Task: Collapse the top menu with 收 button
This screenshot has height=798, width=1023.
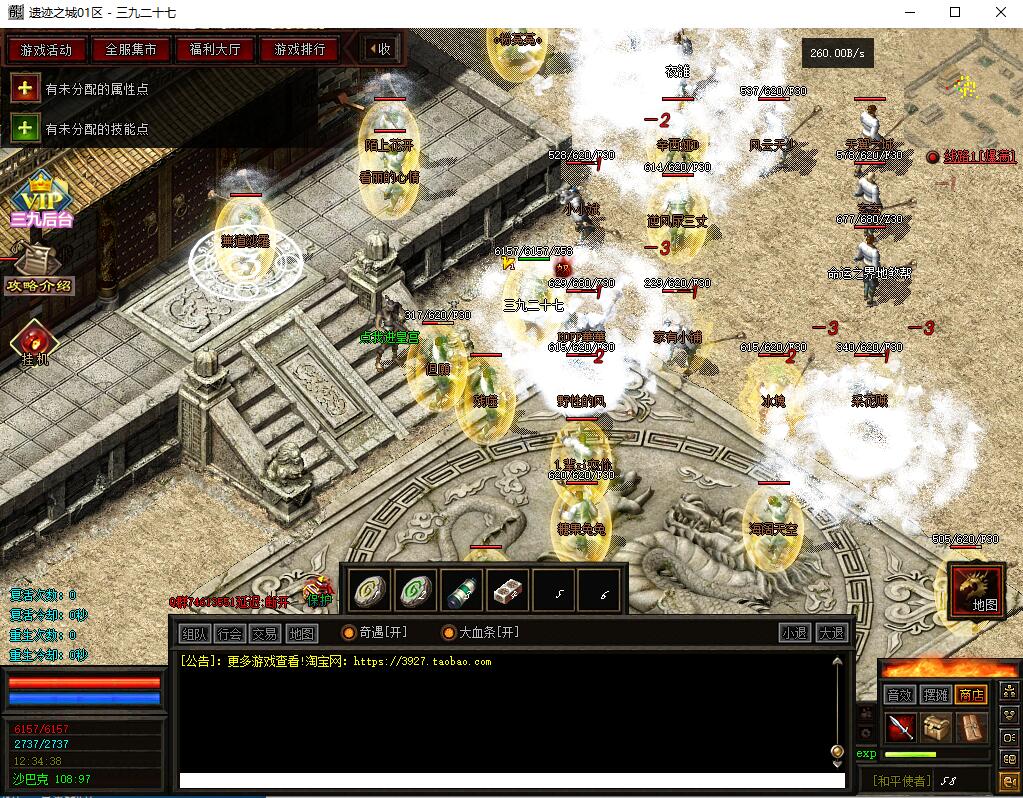Action: [x=379, y=49]
